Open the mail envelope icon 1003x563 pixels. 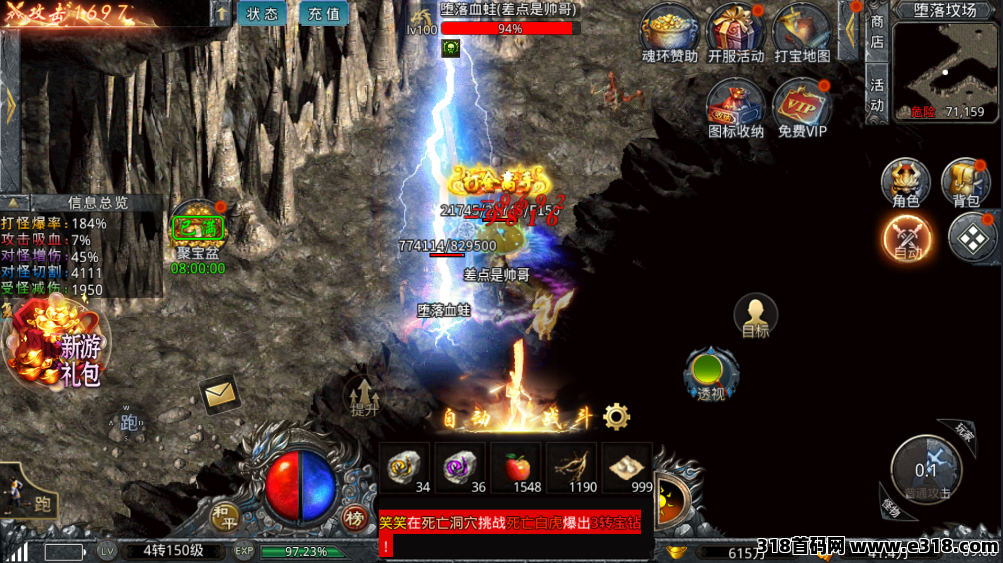(x=219, y=395)
